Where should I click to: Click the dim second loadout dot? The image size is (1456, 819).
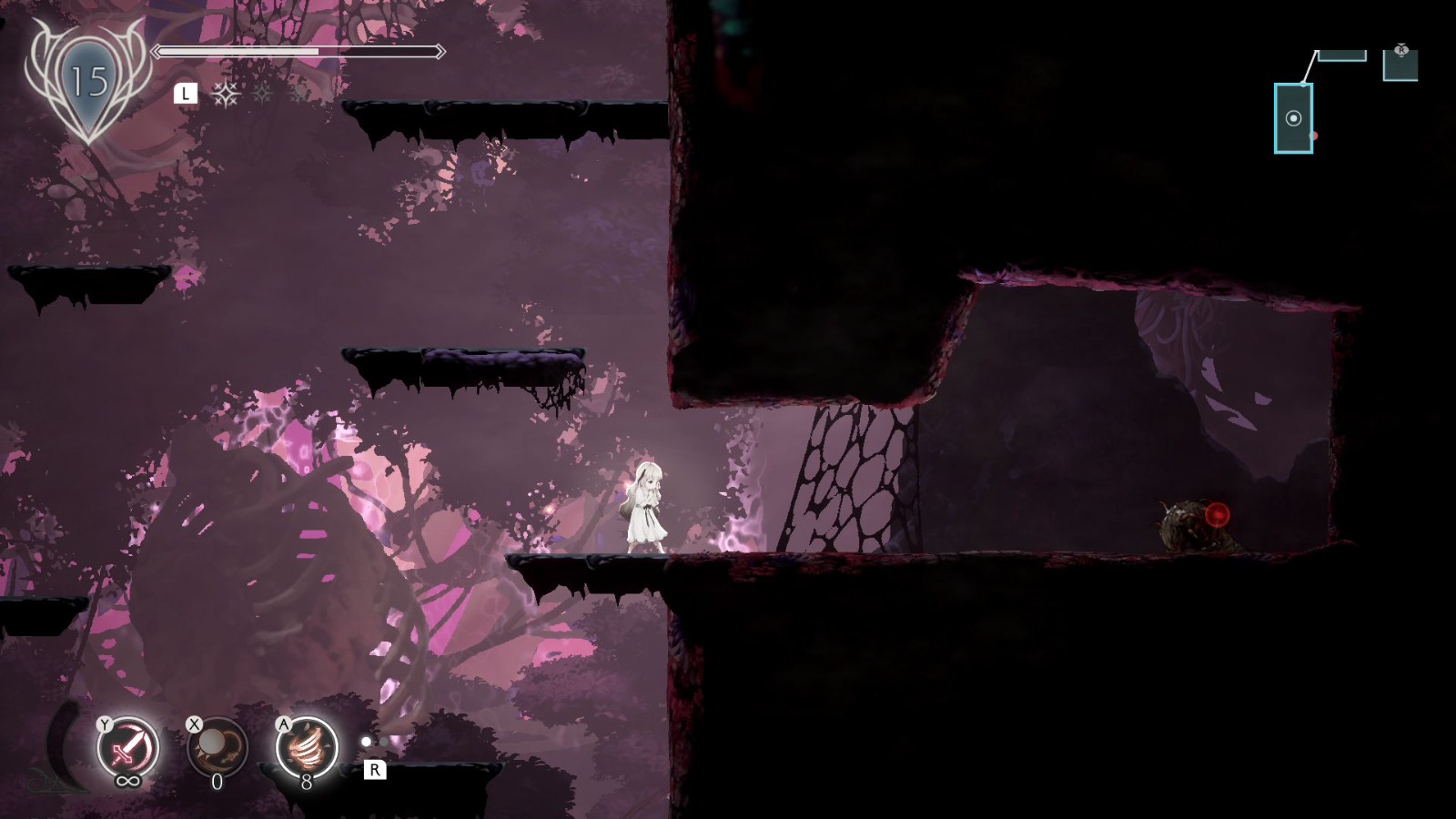tap(384, 742)
